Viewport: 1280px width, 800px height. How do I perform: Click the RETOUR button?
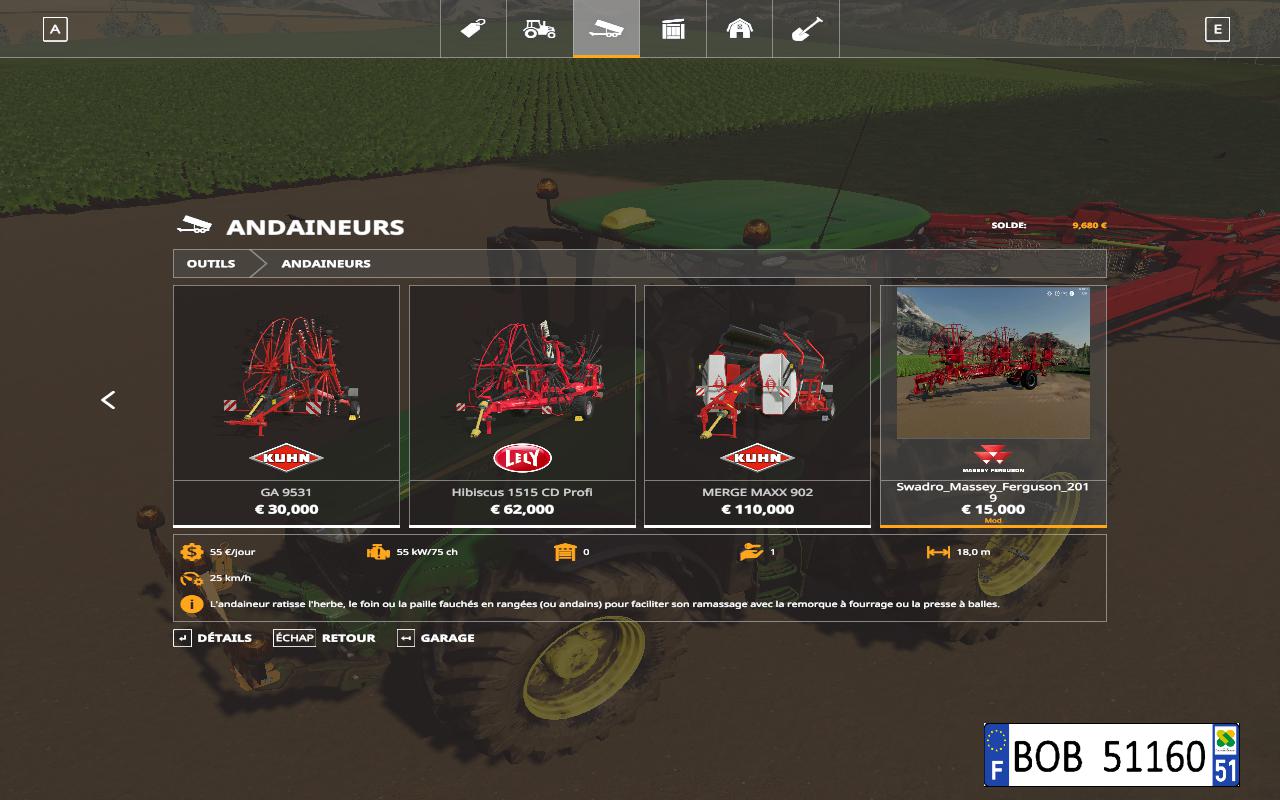(325, 638)
